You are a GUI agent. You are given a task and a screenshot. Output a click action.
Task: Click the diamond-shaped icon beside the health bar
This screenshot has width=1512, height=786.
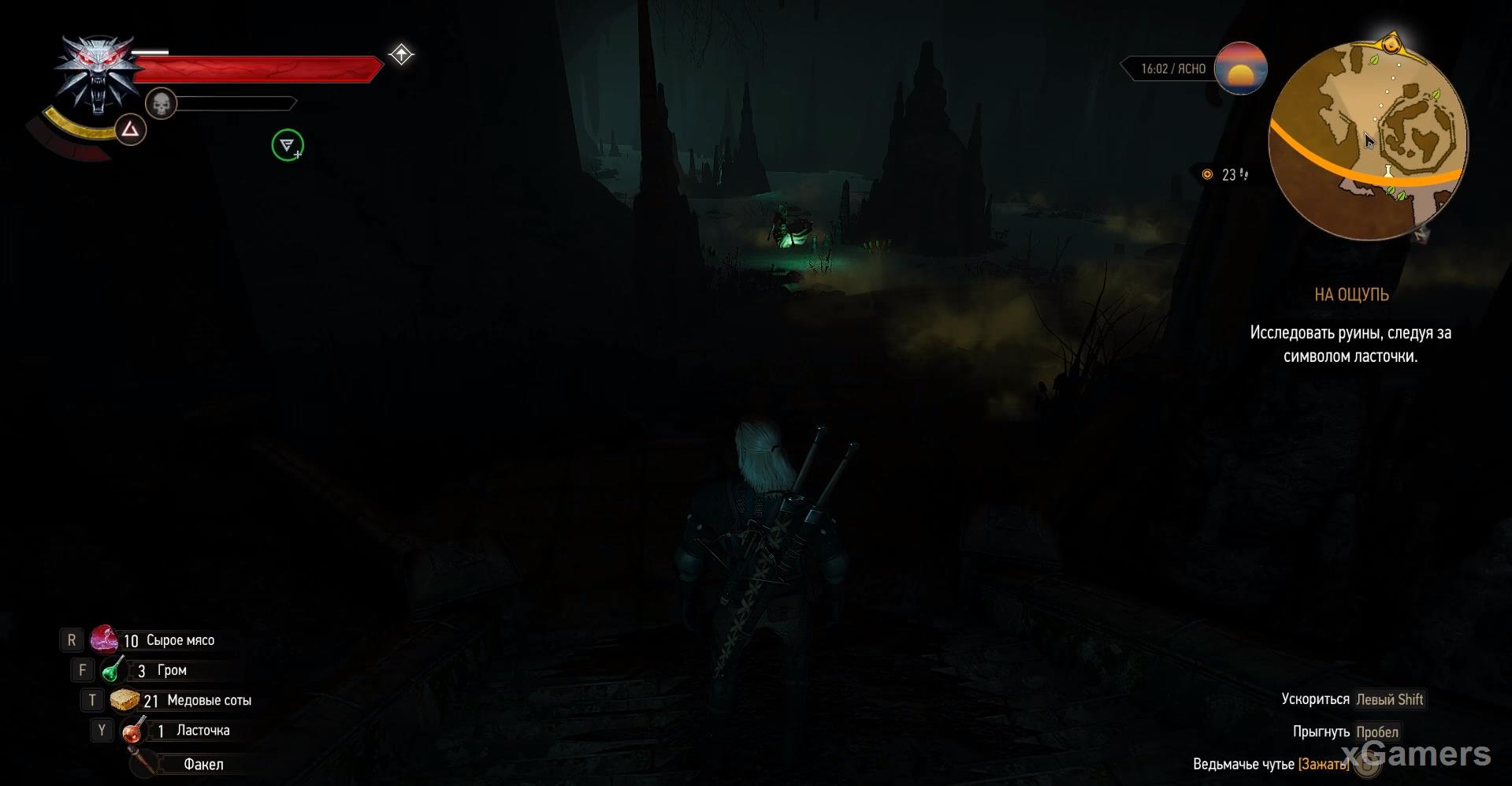point(401,54)
